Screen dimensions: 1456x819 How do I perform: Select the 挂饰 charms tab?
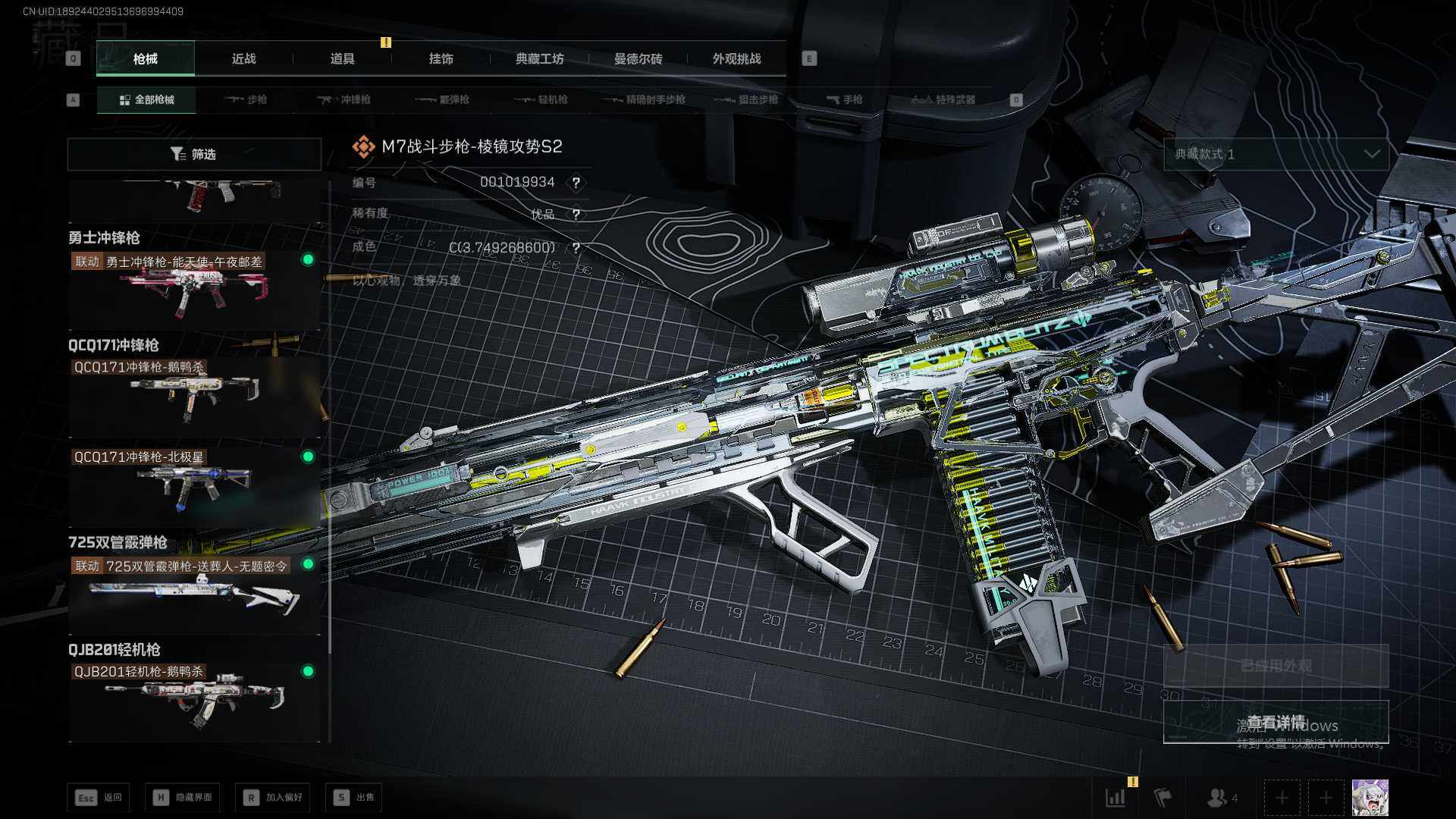click(x=441, y=59)
